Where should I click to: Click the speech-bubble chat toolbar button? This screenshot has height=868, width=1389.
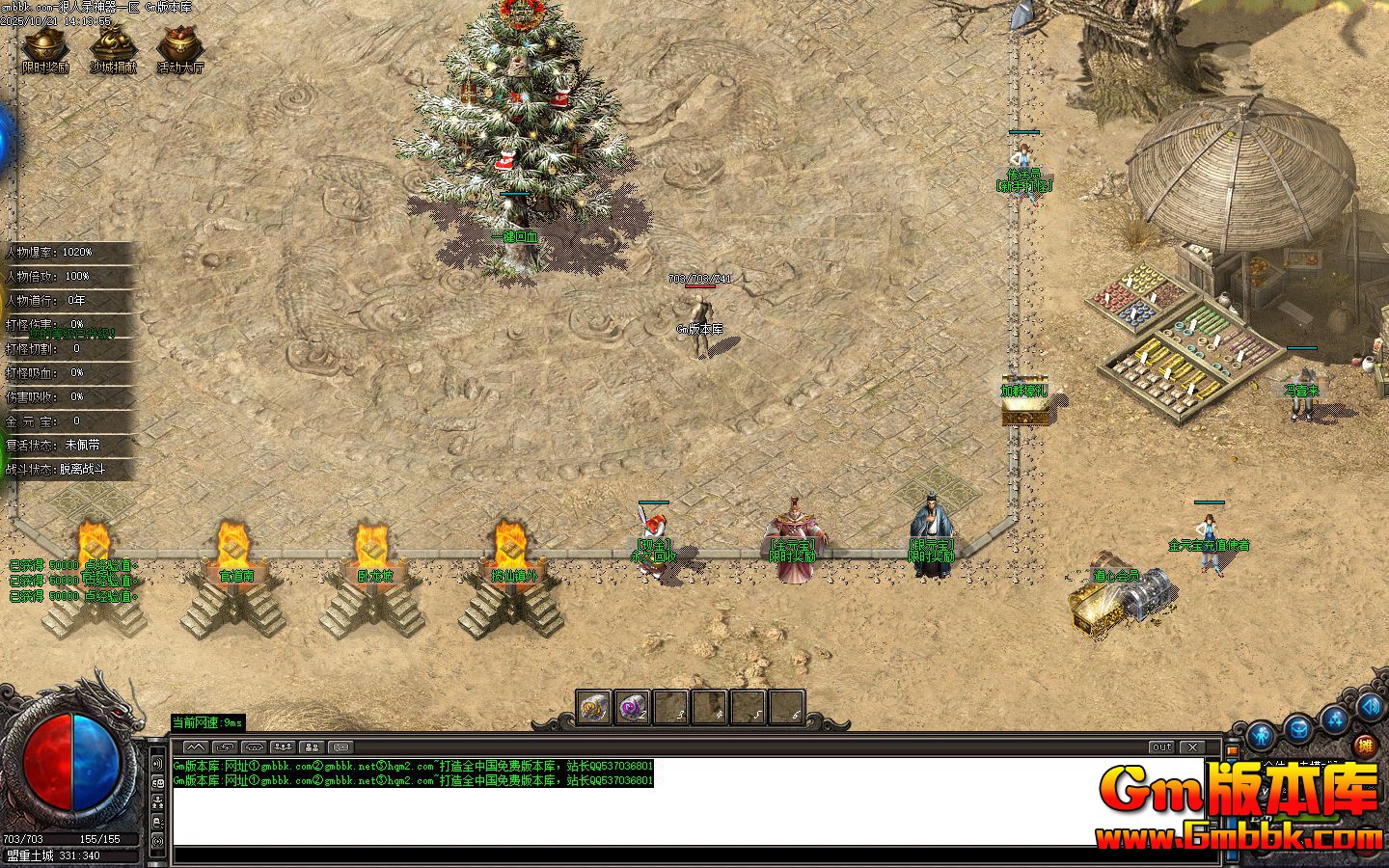(x=340, y=747)
